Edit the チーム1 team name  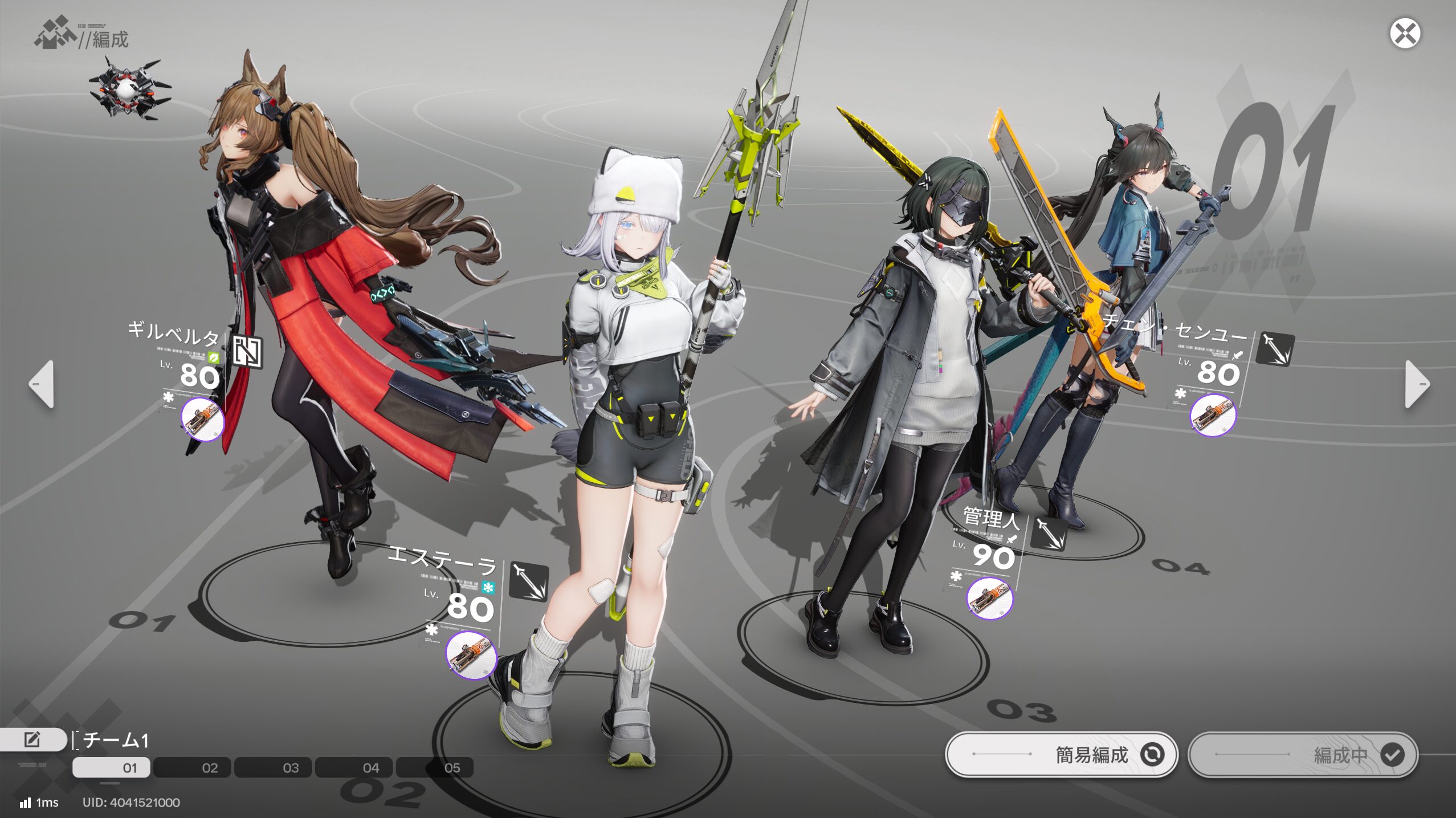coord(32,739)
